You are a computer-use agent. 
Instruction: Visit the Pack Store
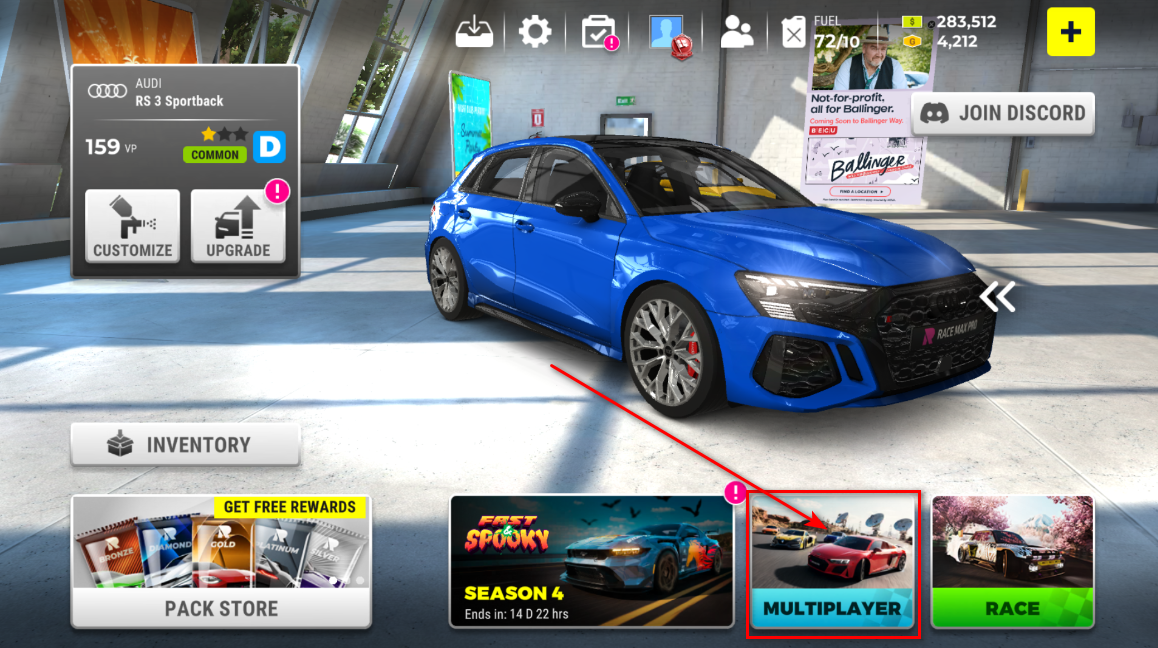click(221, 562)
